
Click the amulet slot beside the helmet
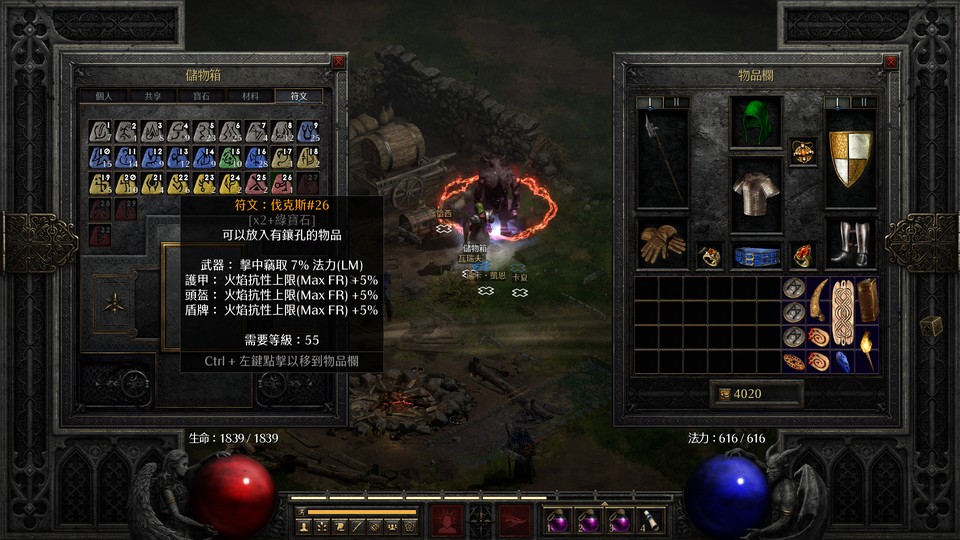802,152
